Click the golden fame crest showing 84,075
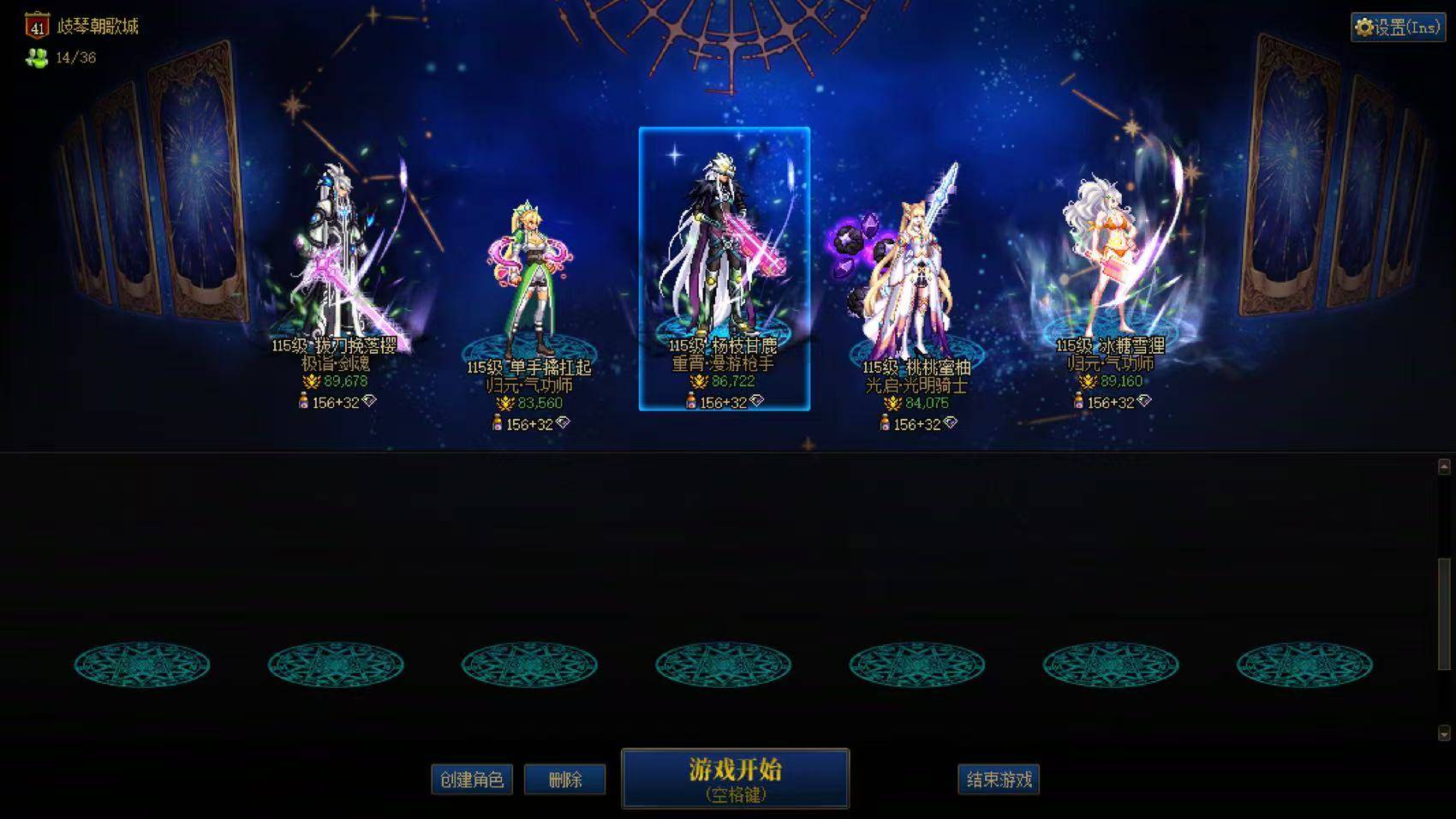Screen dimensions: 1456x819 (x=893, y=402)
